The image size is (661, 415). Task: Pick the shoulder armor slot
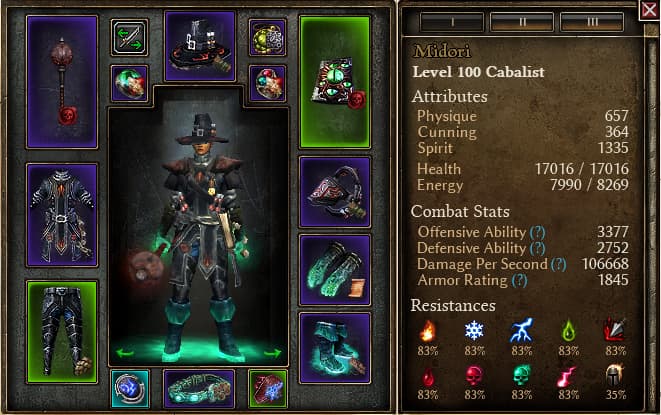335,191
